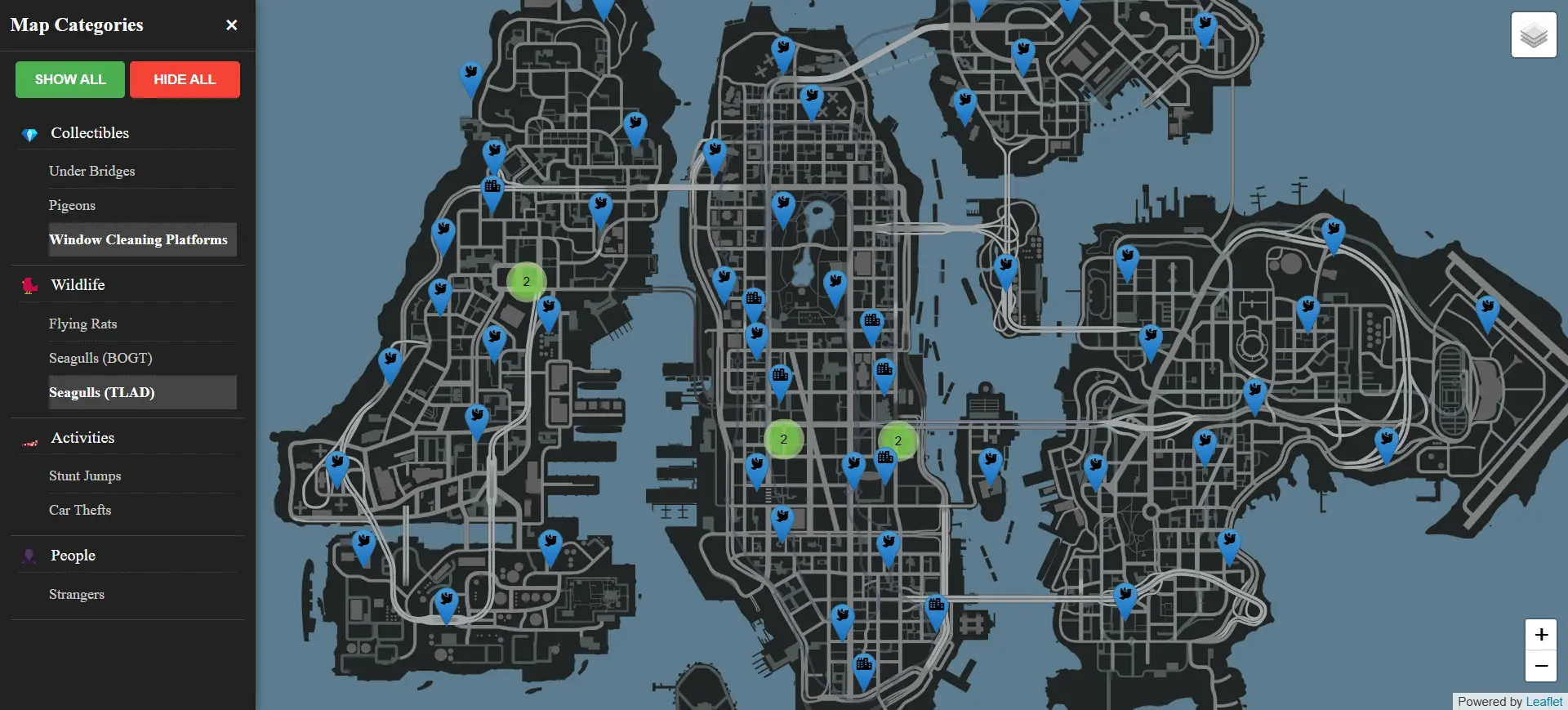Collapse the Activities category
This screenshot has height=710, width=1568.
tap(82, 437)
